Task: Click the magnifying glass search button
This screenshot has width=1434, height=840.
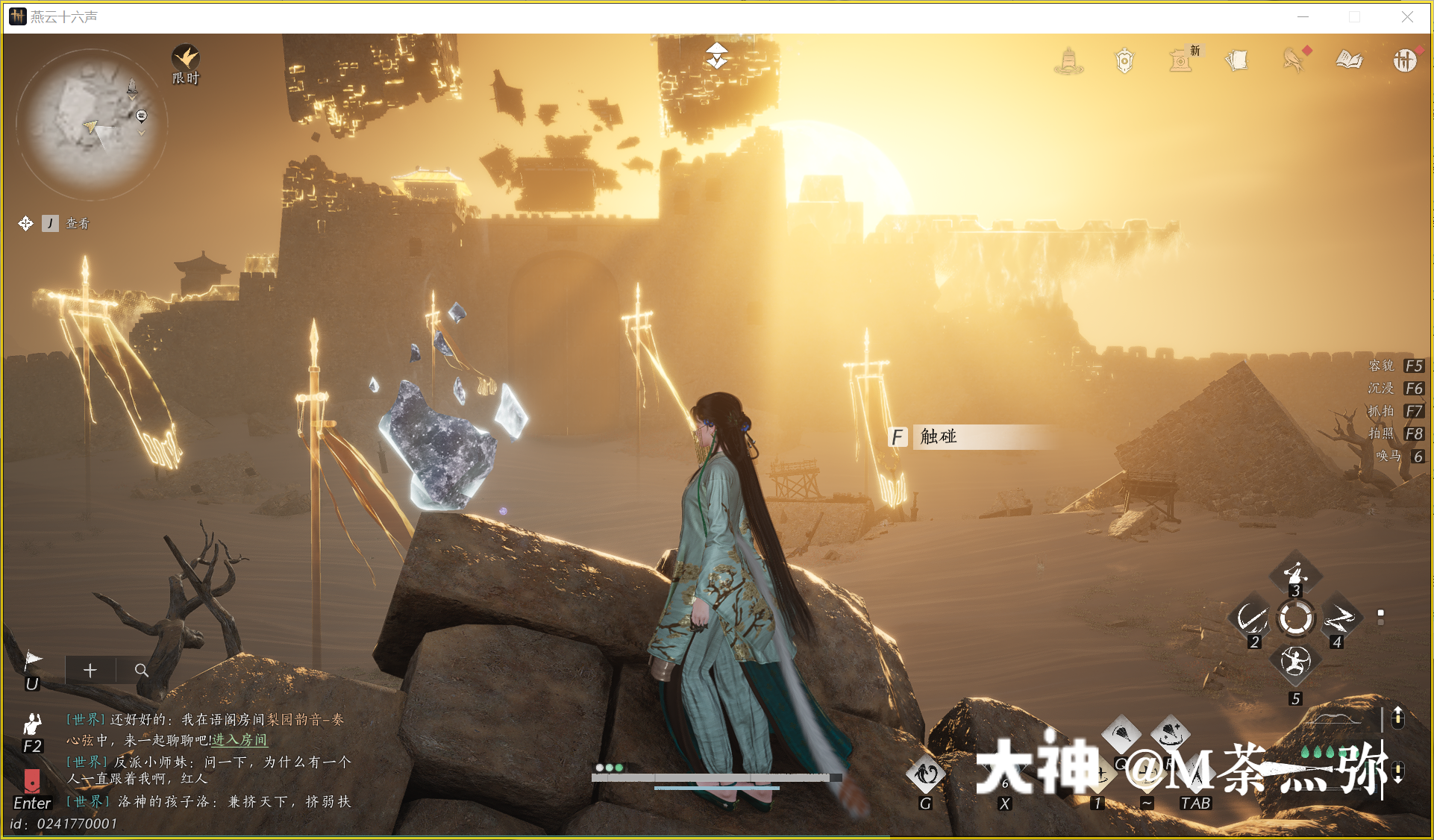Action: pos(141,670)
